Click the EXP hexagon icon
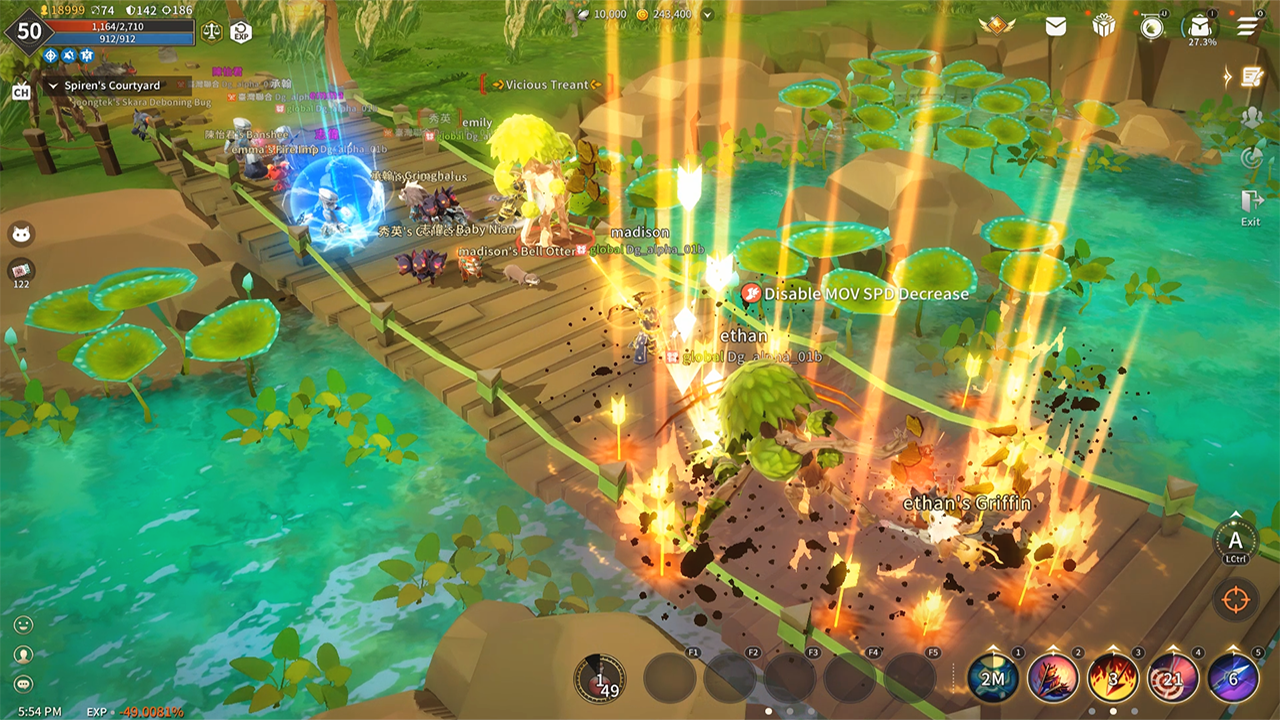 pyautogui.click(x=241, y=32)
